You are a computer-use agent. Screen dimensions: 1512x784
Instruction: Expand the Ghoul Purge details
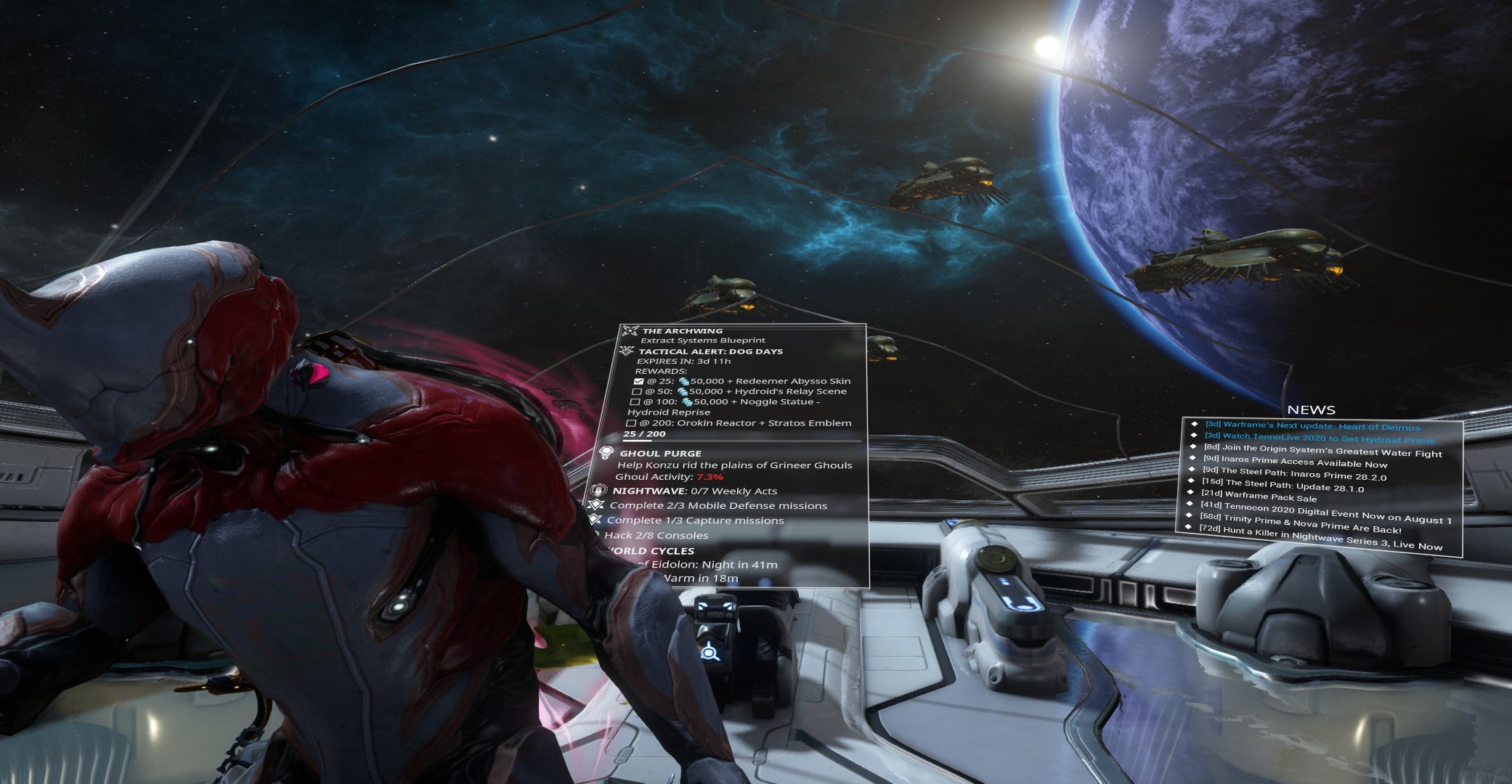tap(661, 454)
